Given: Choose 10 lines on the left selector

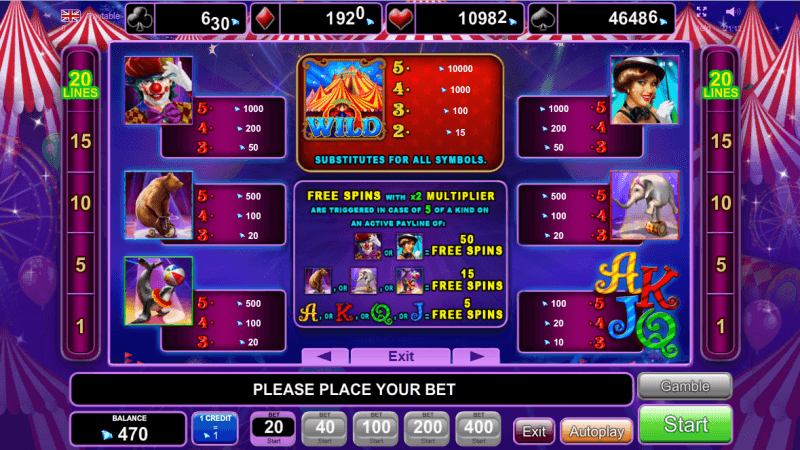Looking at the screenshot, I should coord(80,203).
